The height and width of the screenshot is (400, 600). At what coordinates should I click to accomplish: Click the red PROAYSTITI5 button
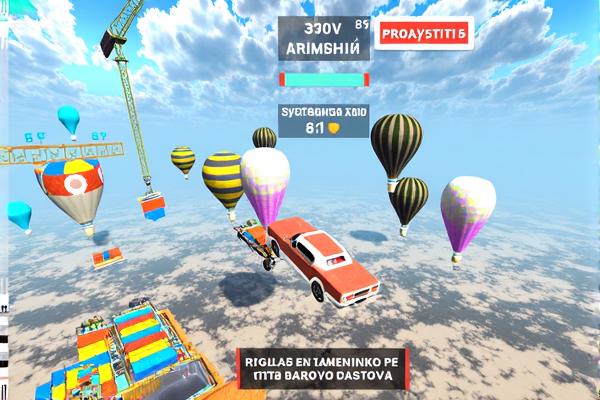(424, 33)
